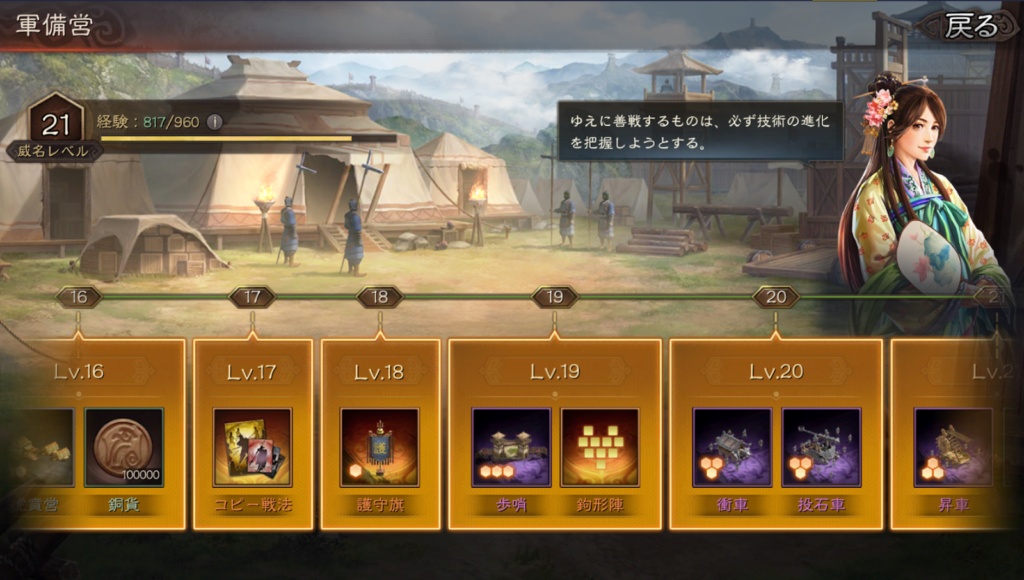The image size is (1024, 580).
Task: Open the 威名レベル 21 badge
Action: [54, 130]
